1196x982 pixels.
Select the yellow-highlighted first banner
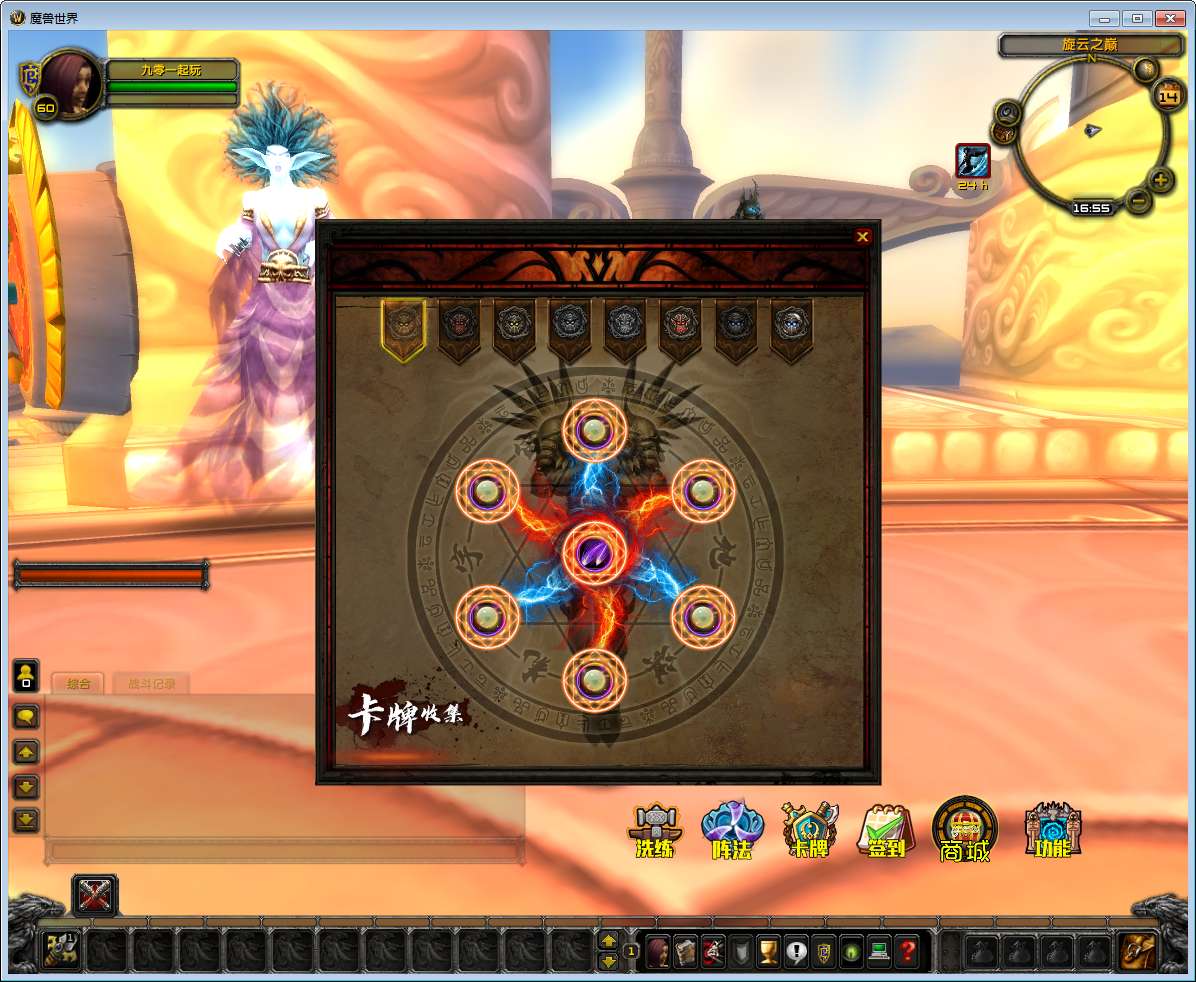(x=403, y=327)
